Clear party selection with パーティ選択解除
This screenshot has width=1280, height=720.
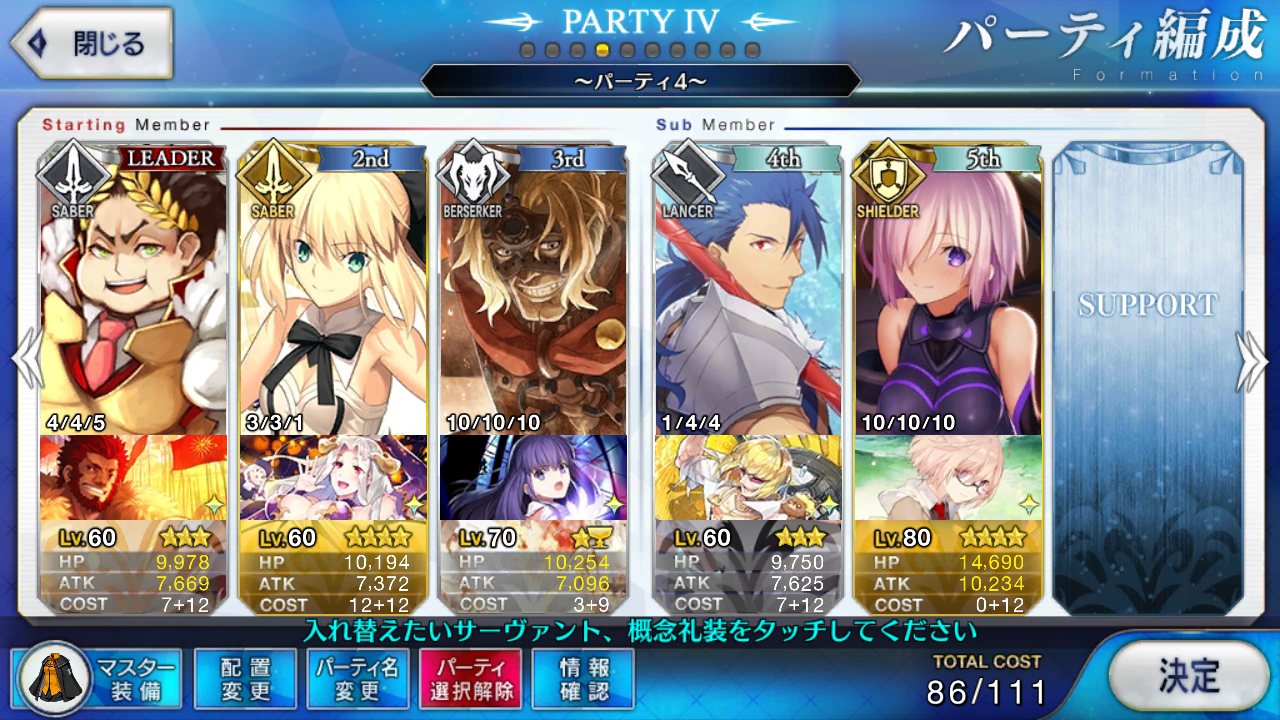tap(470, 678)
